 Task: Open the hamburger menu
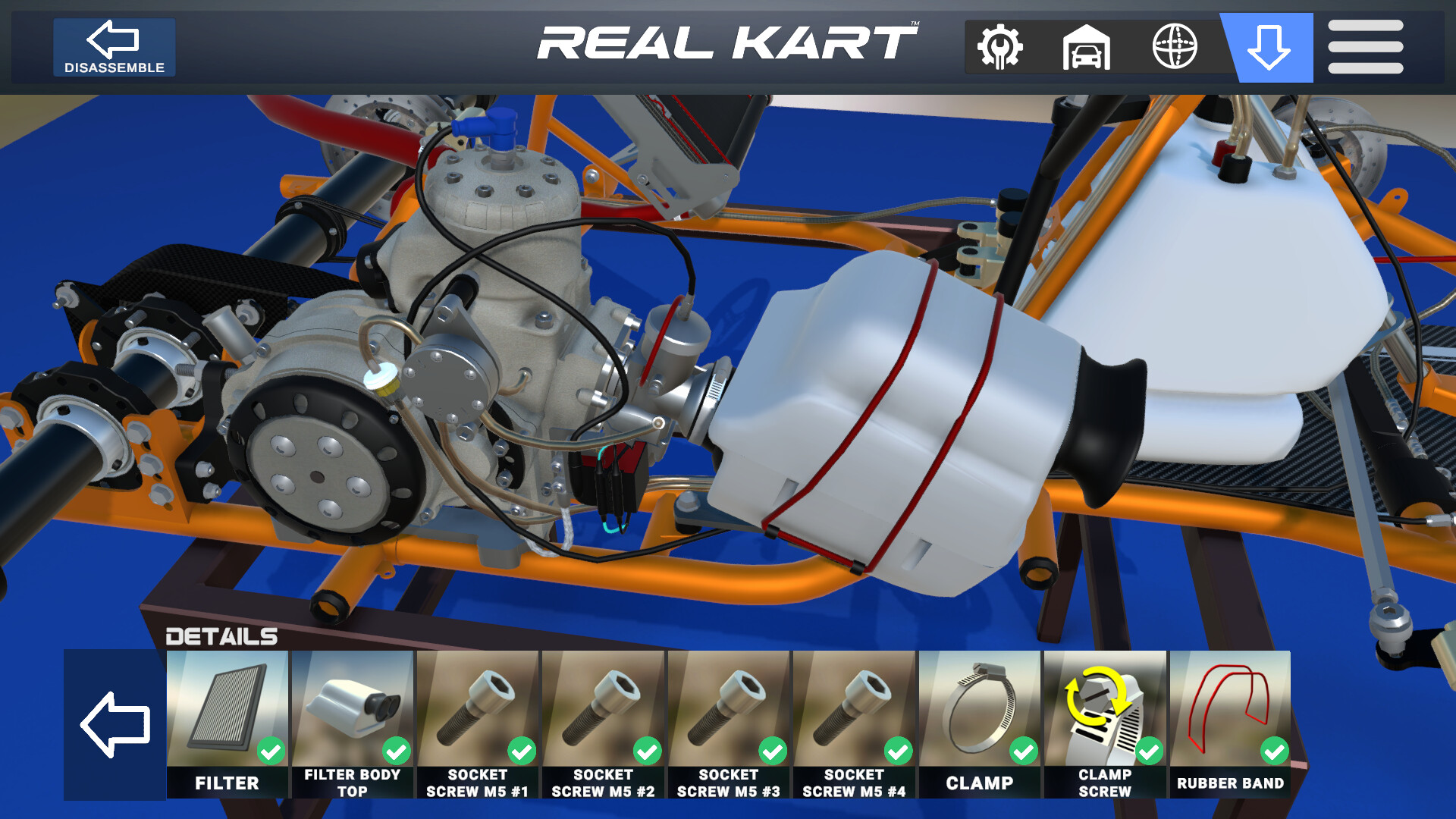1364,47
